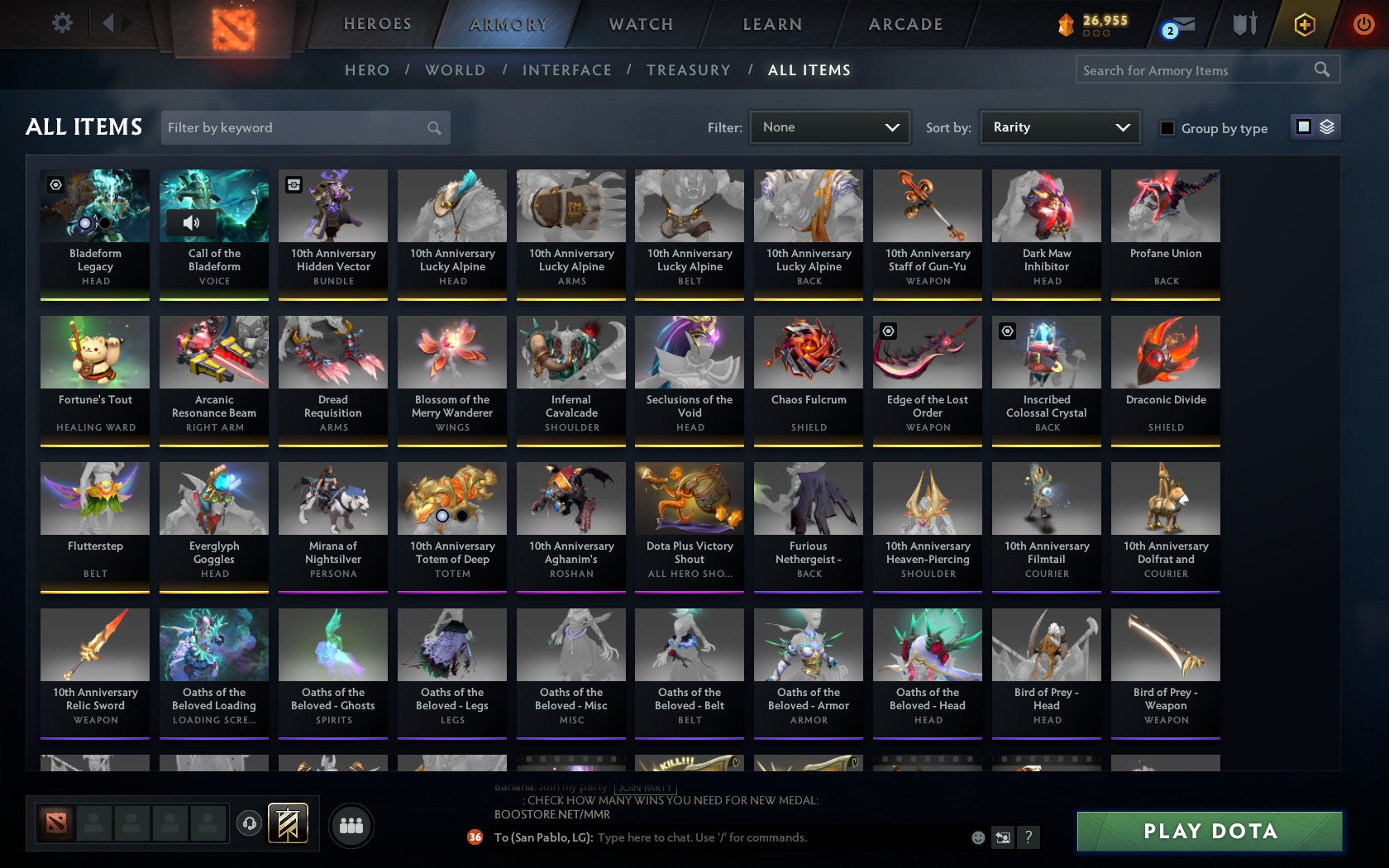Click the Search for Armory Items field
This screenshot has width=1389, height=868.
(1191, 70)
